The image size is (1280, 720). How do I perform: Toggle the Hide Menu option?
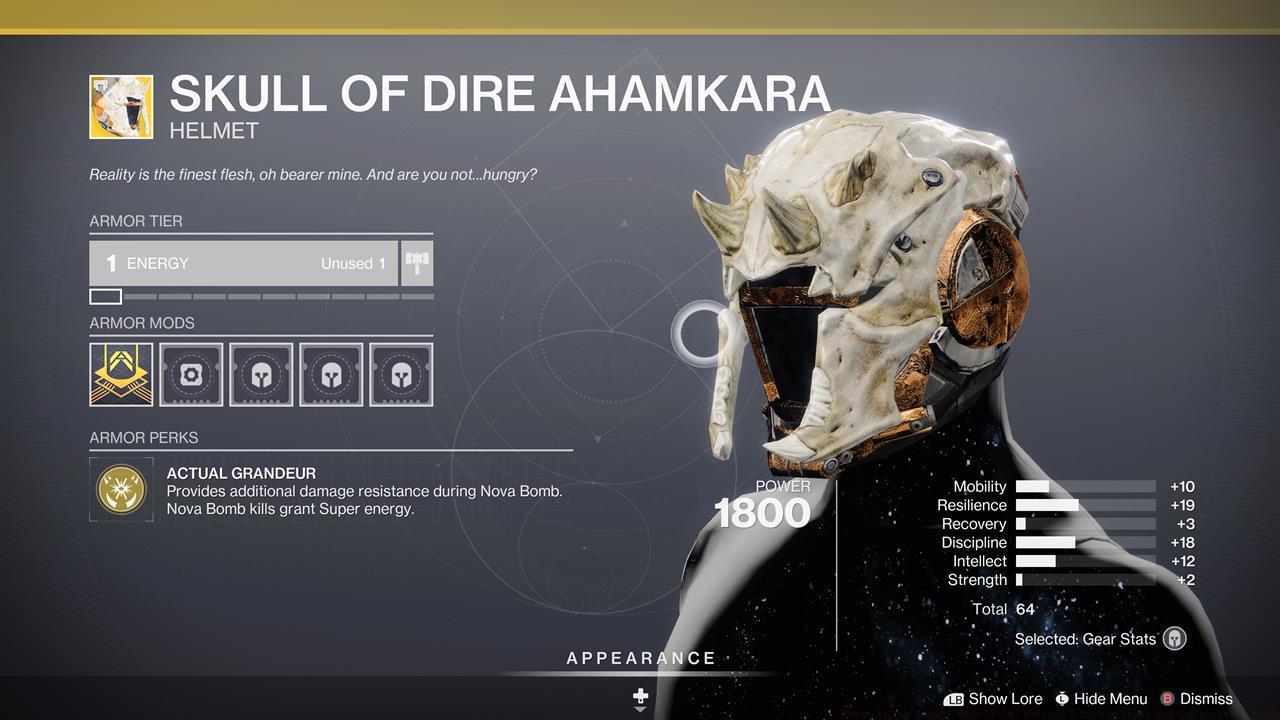[x=1100, y=699]
